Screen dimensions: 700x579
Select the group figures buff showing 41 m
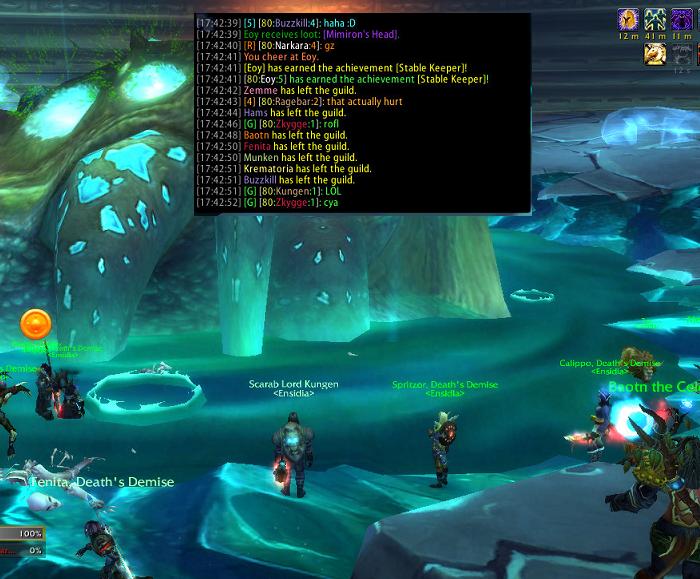pyautogui.click(x=655, y=19)
